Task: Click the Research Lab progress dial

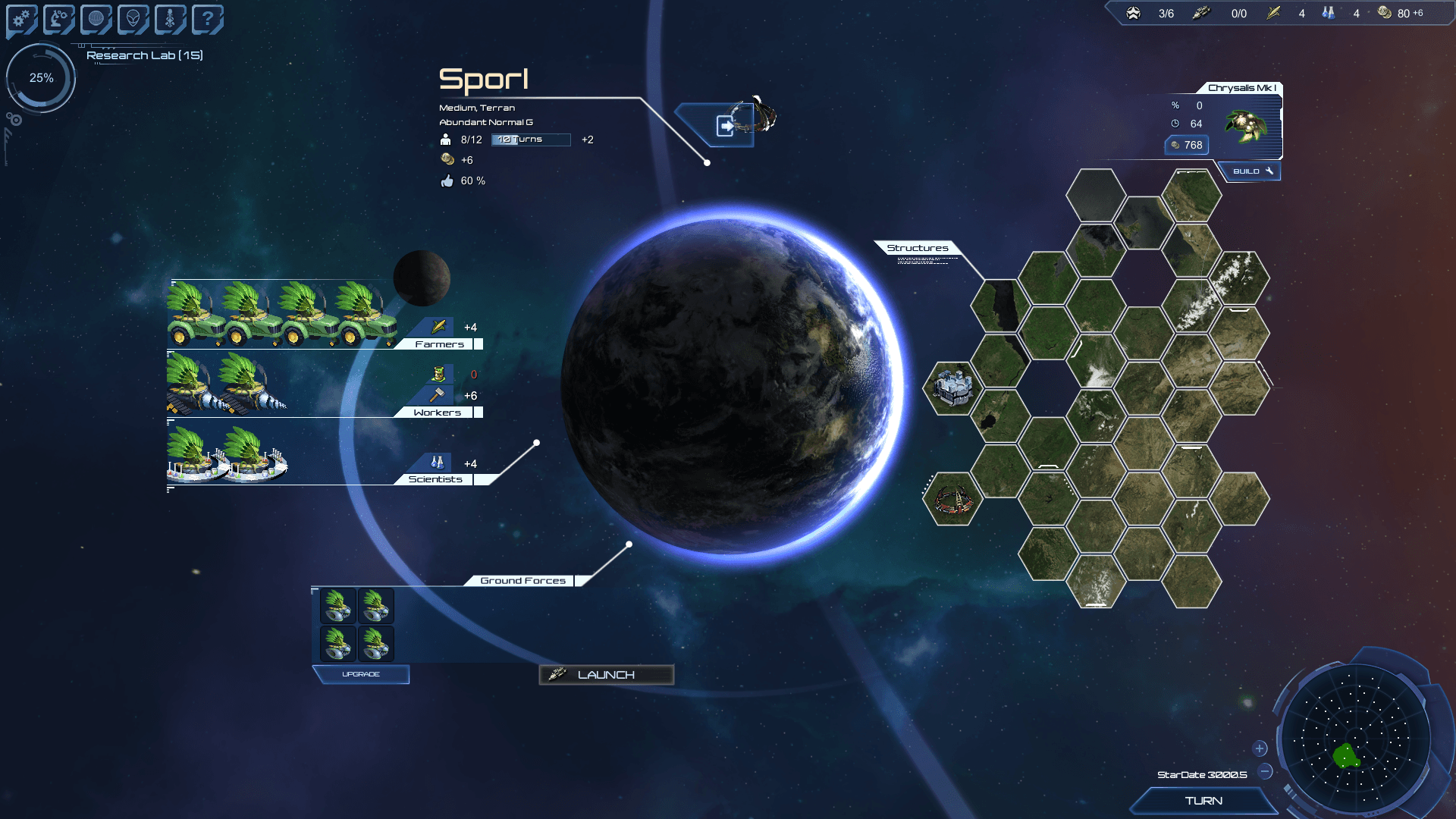Action: pyautogui.click(x=41, y=78)
